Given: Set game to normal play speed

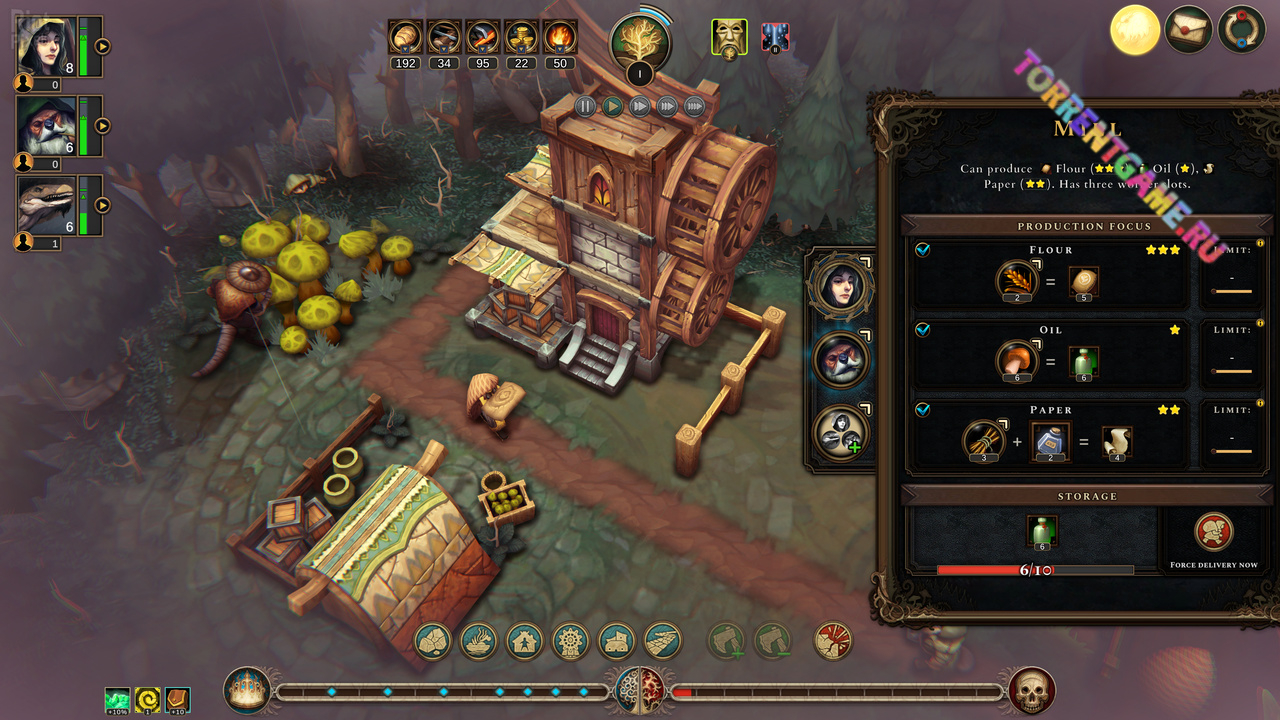Looking at the screenshot, I should pos(613,106).
